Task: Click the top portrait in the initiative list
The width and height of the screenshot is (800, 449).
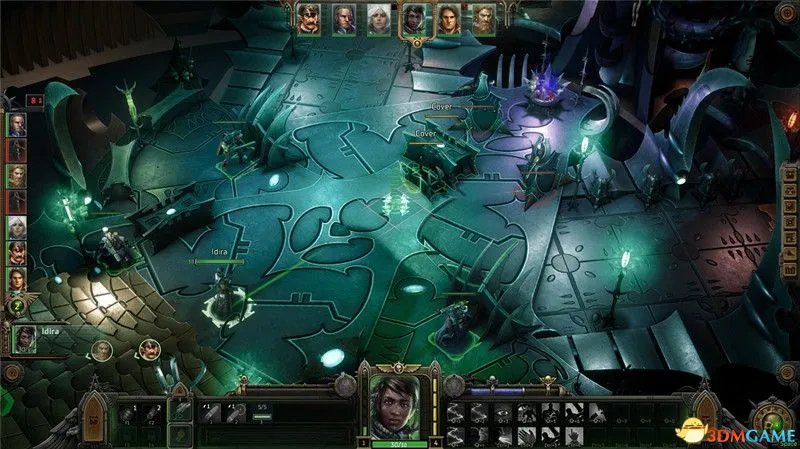Action: click(x=17, y=124)
